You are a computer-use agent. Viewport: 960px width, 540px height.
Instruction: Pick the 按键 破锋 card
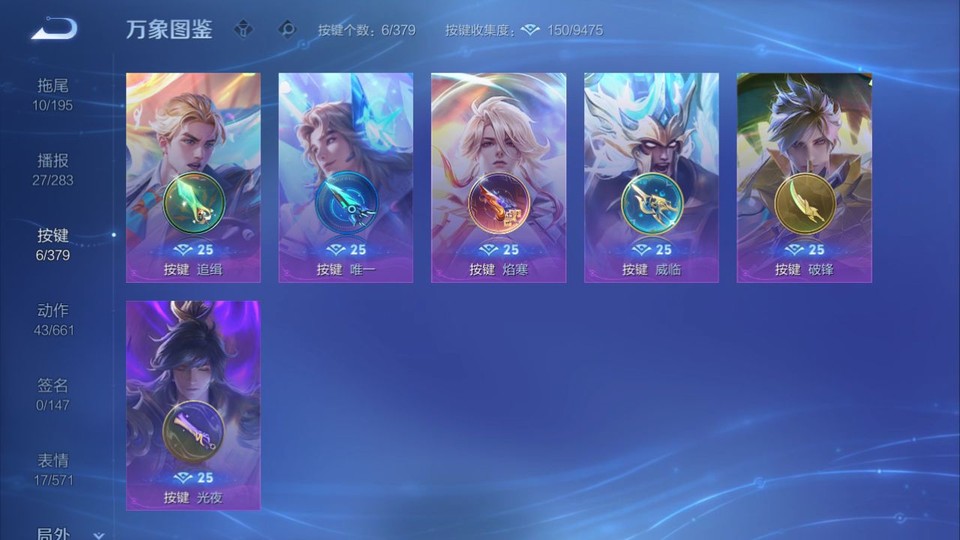point(804,177)
